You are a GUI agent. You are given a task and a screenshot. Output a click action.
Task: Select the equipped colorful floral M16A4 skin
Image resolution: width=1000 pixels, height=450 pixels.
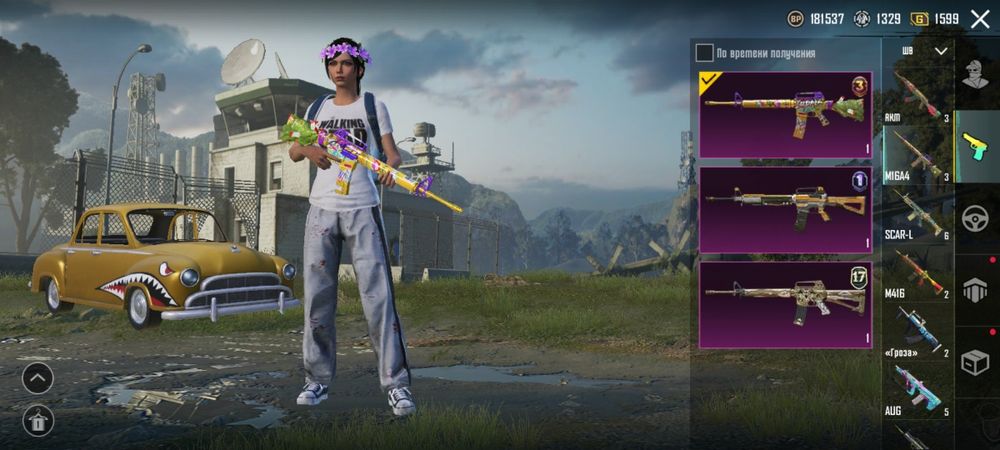tap(785, 114)
